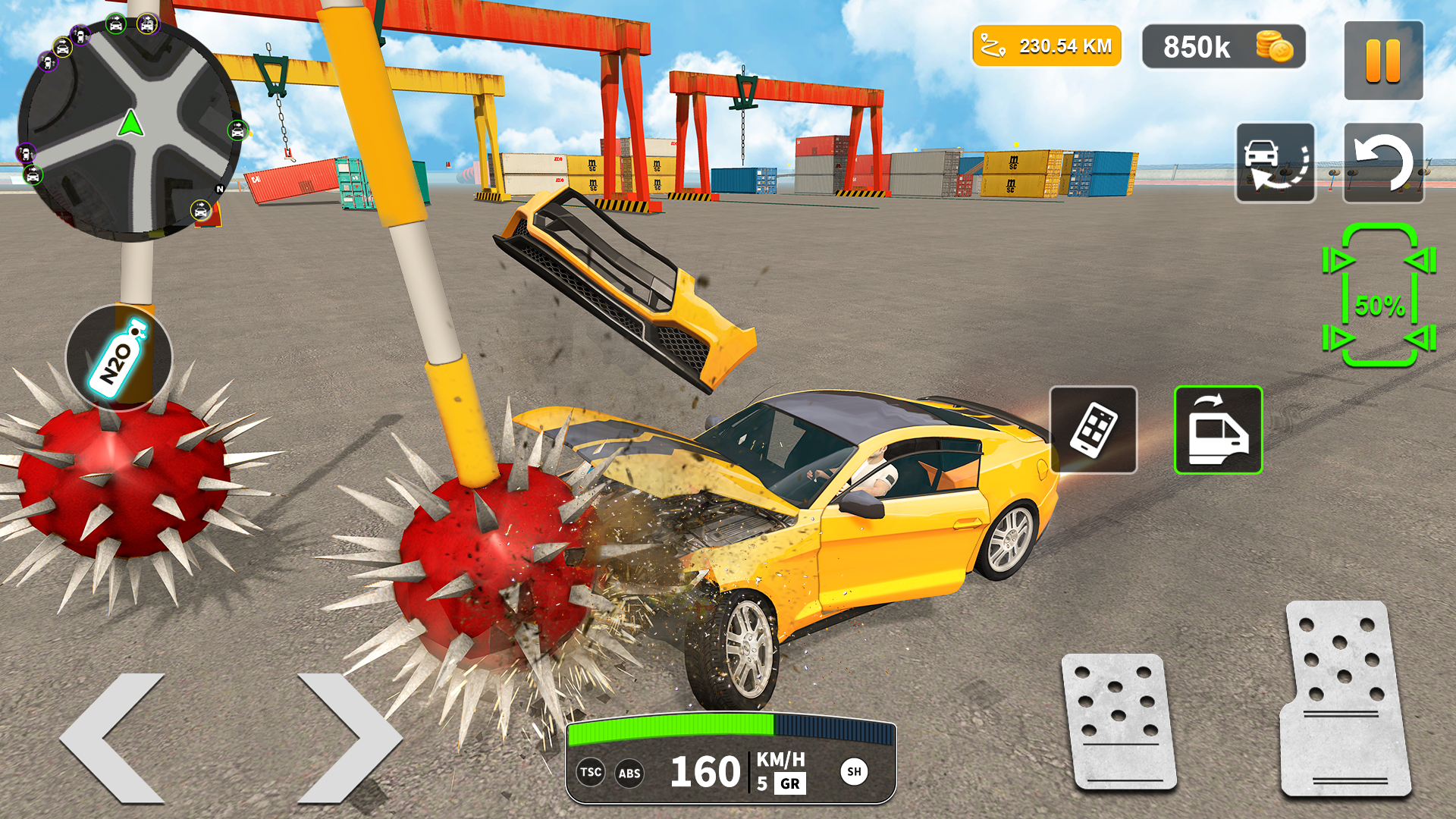Pause the game
The width and height of the screenshot is (1456, 819).
(x=1382, y=59)
